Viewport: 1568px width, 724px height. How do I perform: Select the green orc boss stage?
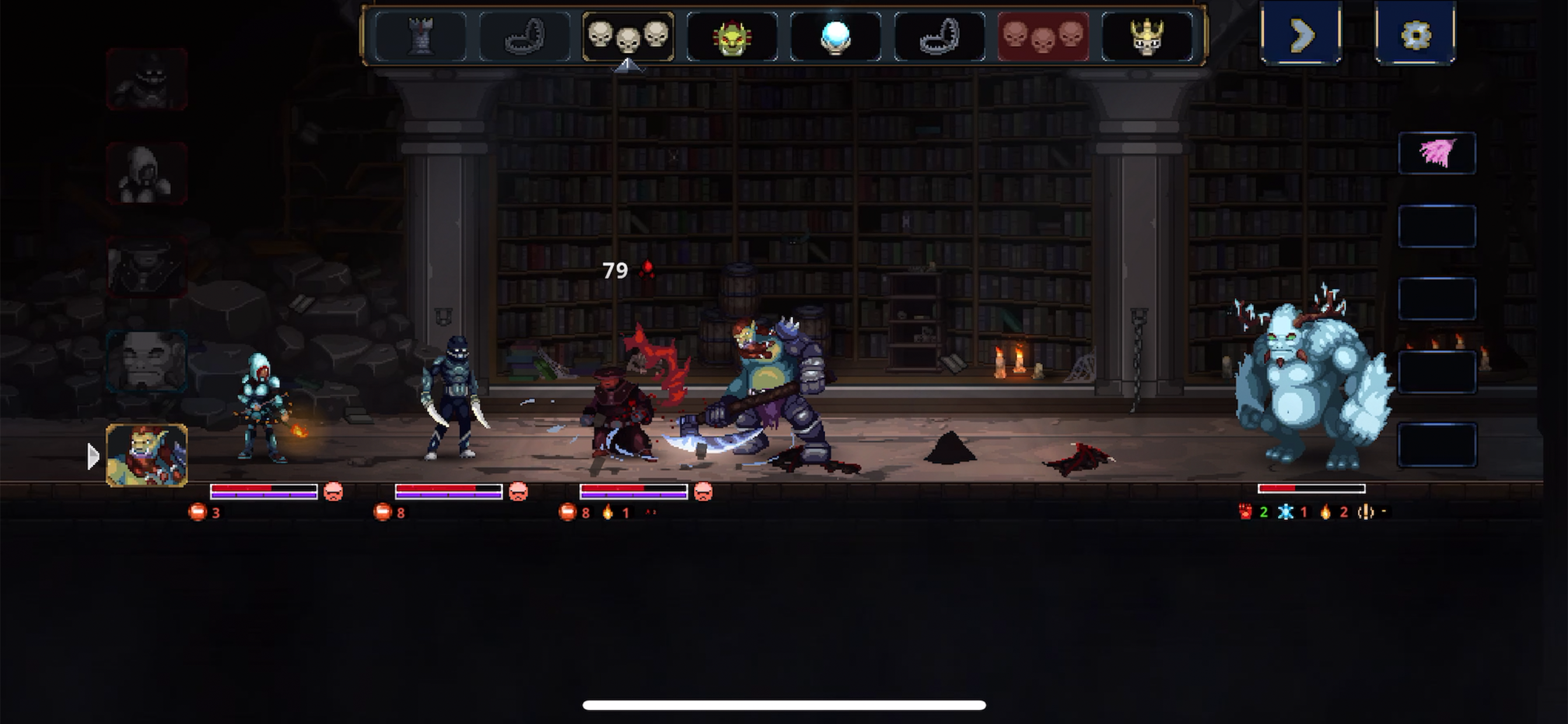coord(731,38)
